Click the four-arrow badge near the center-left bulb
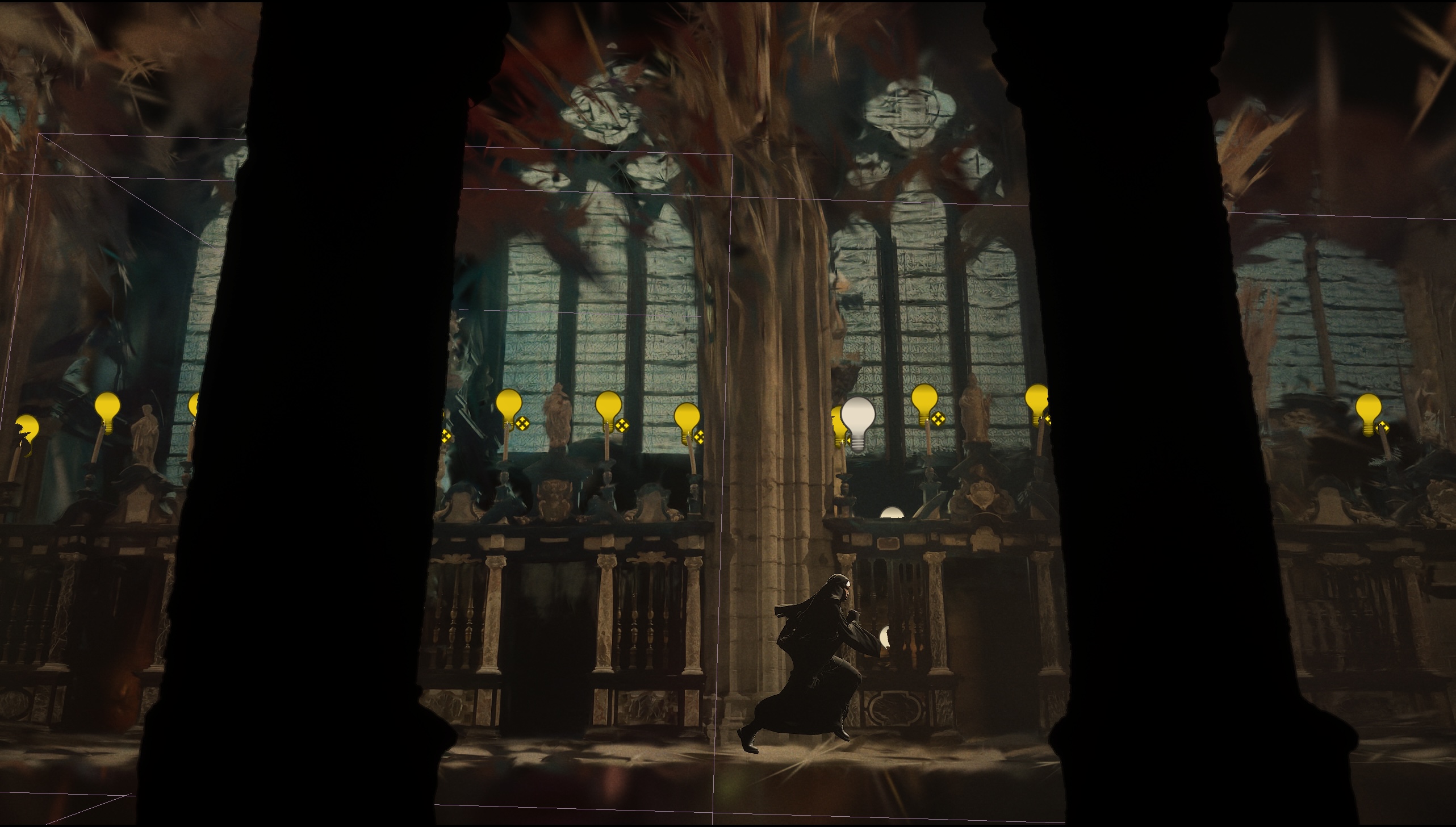The height and width of the screenshot is (827, 1456). 522,424
